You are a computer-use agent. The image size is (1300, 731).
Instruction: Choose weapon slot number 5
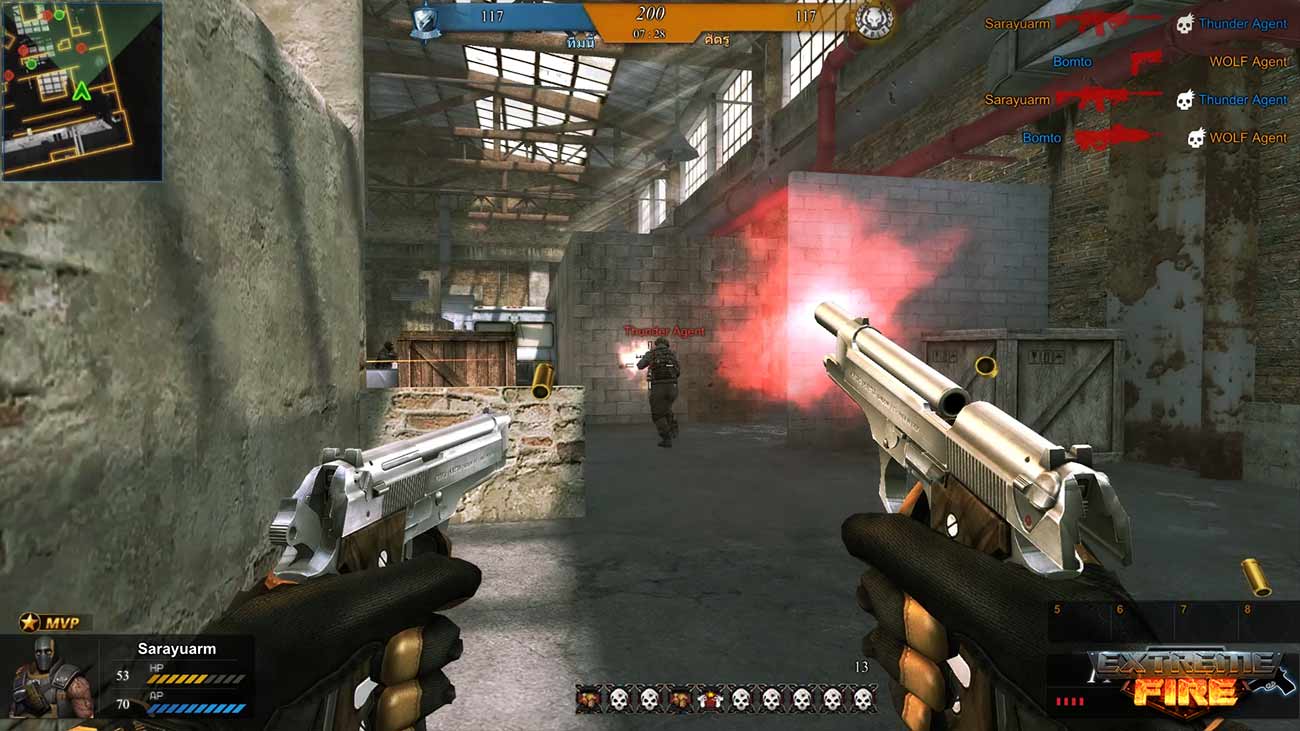coord(1080,622)
